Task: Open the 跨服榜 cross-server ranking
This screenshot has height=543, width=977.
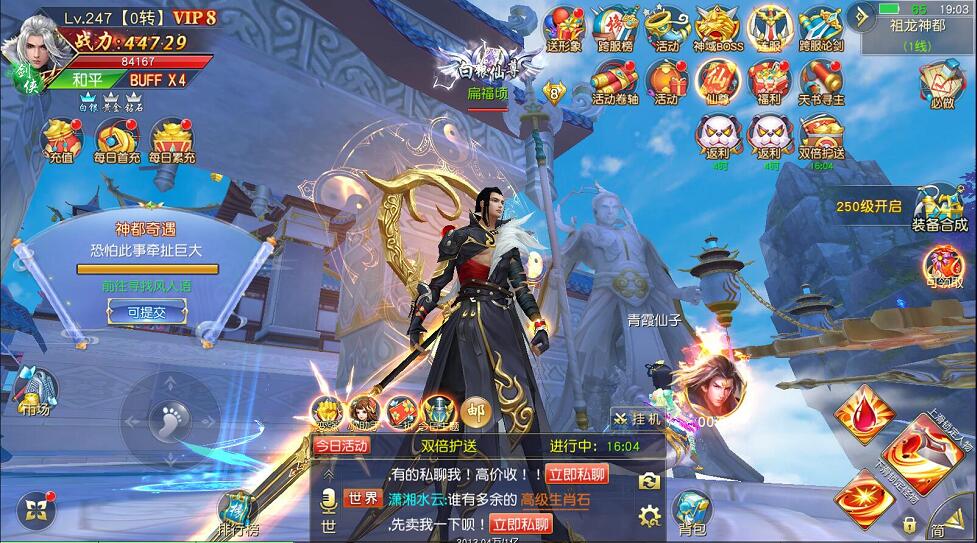Action: 615,27
